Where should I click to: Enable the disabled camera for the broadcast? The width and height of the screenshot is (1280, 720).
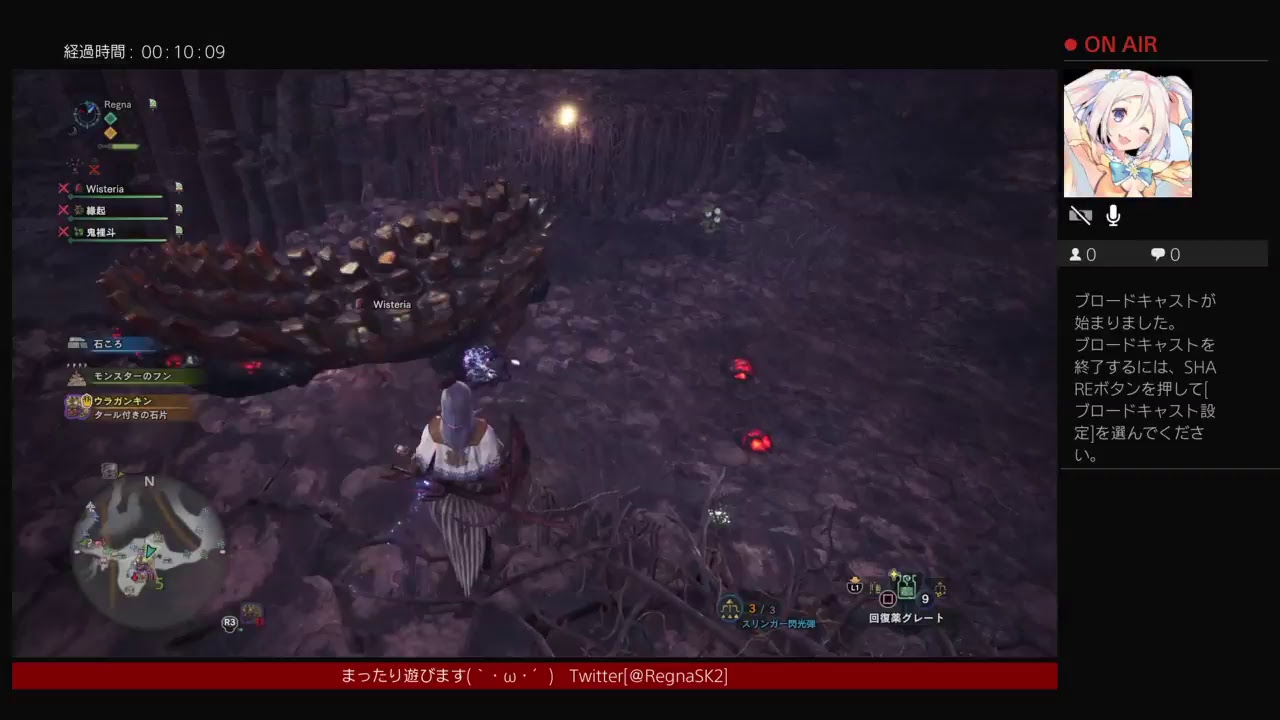1081,214
